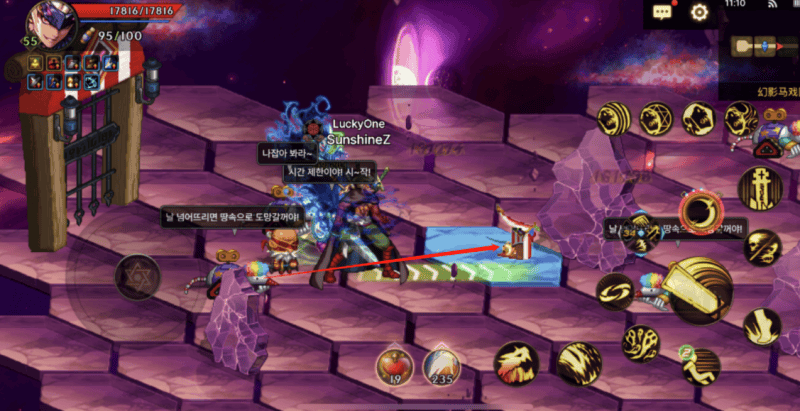The image size is (800, 411).
Task: Use the boot kick skill icon
Action: click(x=762, y=327)
